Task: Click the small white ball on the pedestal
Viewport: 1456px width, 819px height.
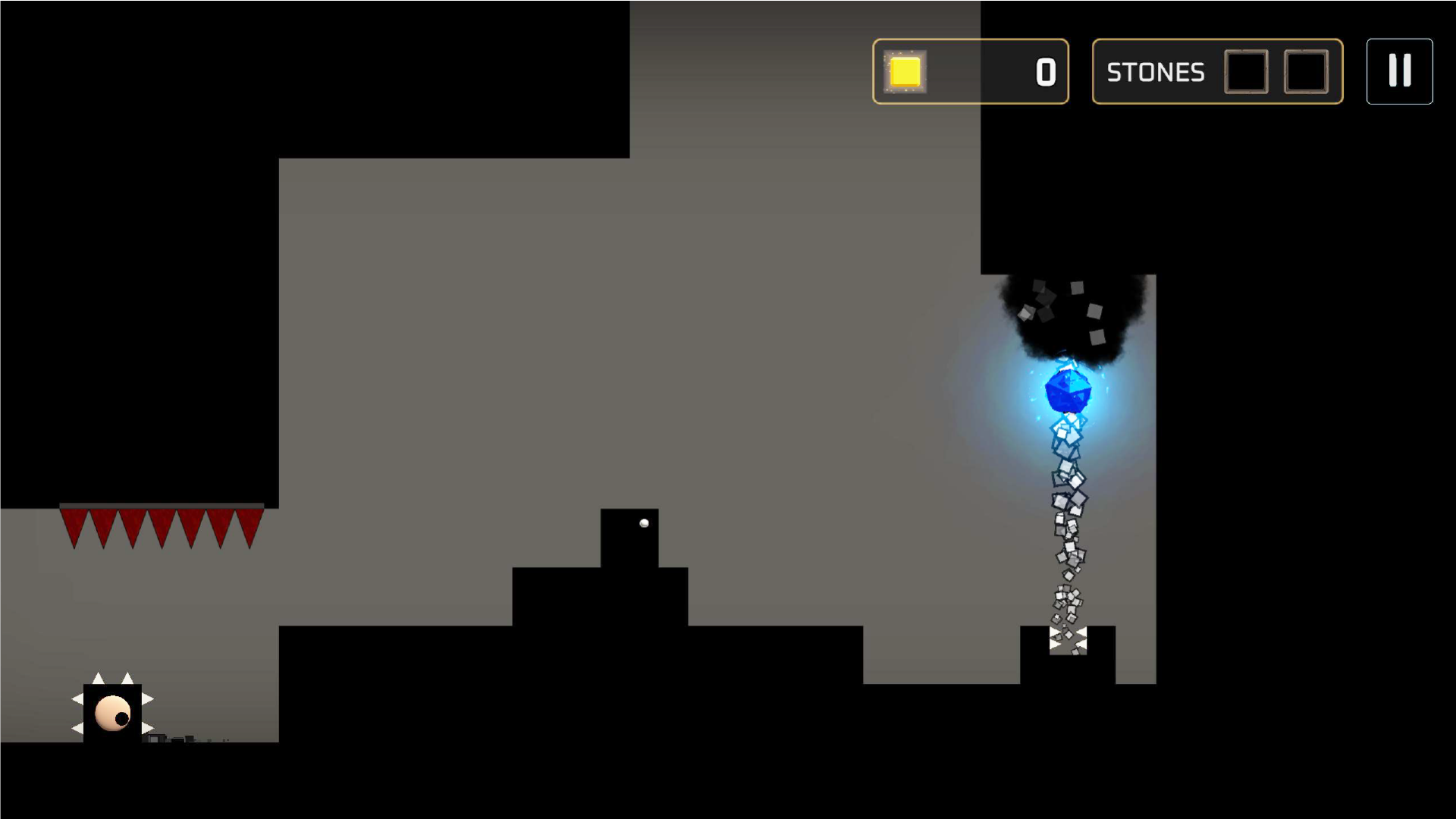Action: click(645, 522)
